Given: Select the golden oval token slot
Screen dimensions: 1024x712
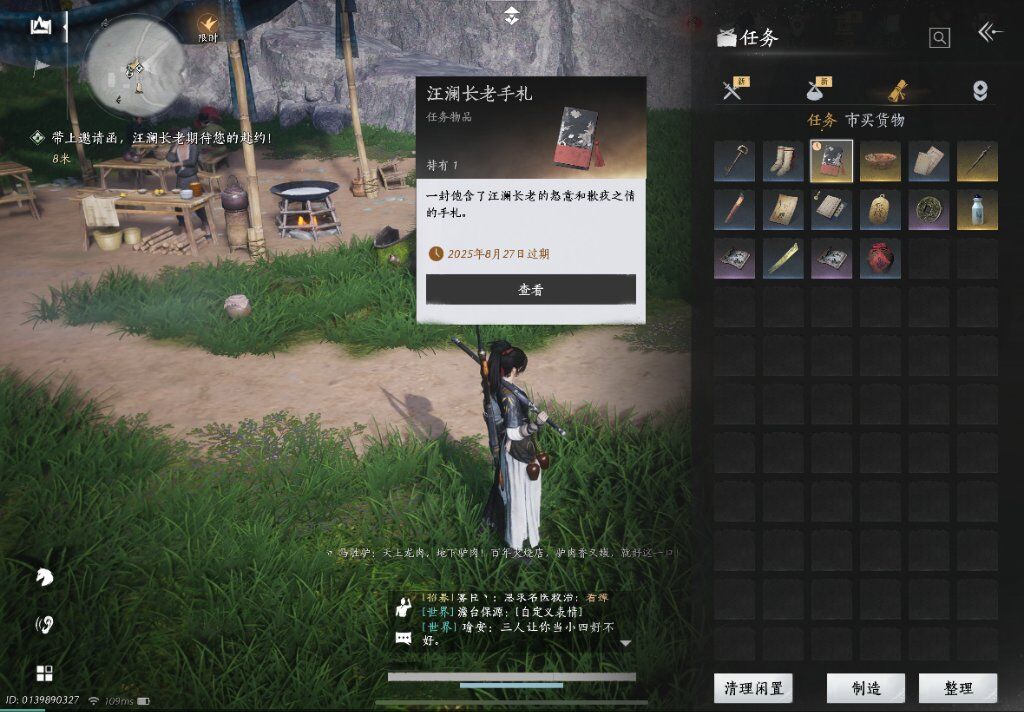Looking at the screenshot, I should pos(880,210).
